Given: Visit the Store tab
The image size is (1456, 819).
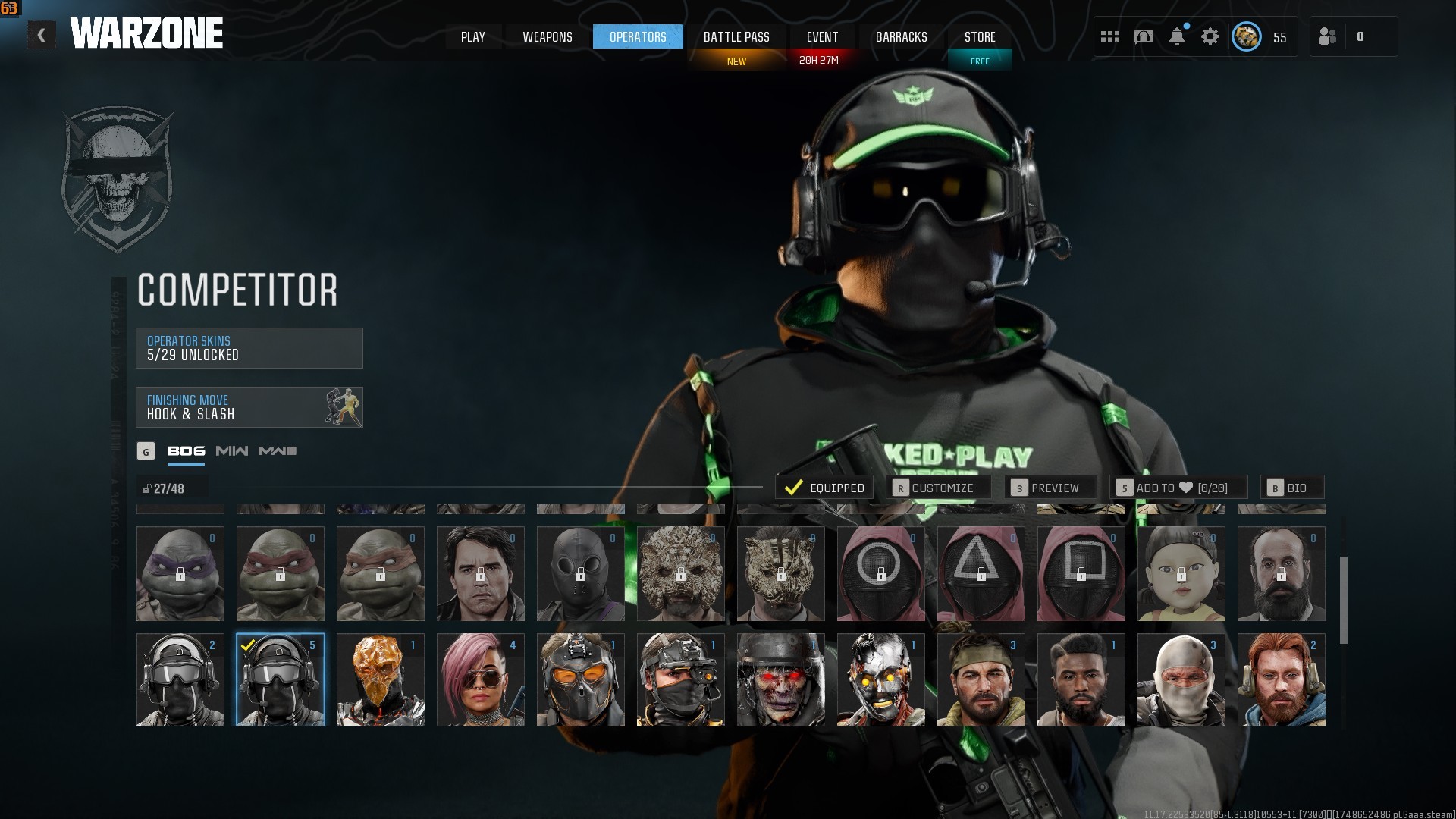Looking at the screenshot, I should pos(980,37).
